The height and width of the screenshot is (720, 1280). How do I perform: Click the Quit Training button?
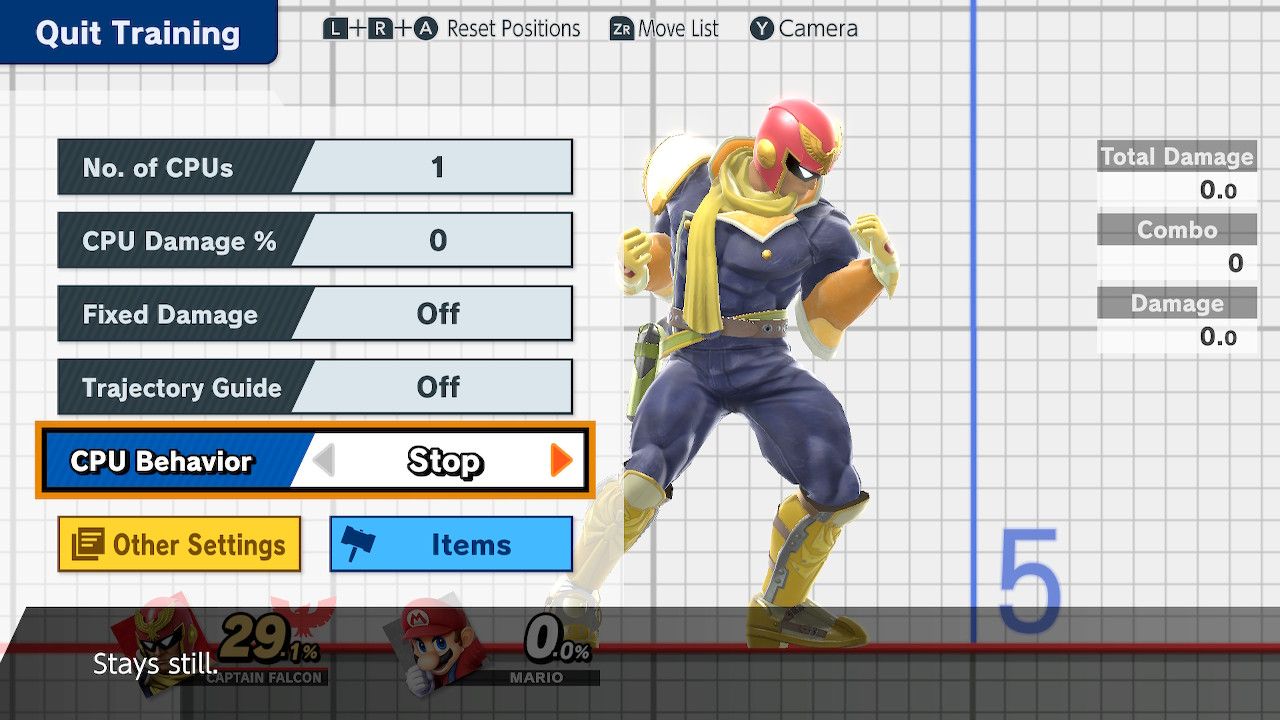(x=137, y=33)
